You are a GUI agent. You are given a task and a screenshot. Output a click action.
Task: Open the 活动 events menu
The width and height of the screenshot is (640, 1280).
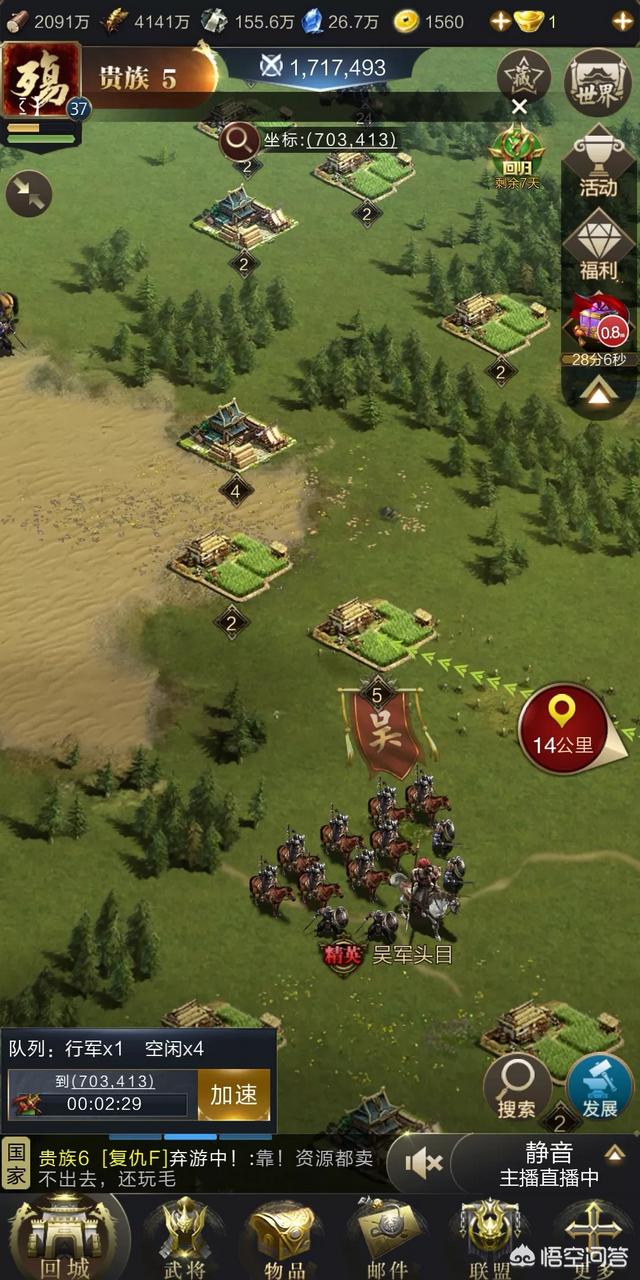tap(598, 163)
